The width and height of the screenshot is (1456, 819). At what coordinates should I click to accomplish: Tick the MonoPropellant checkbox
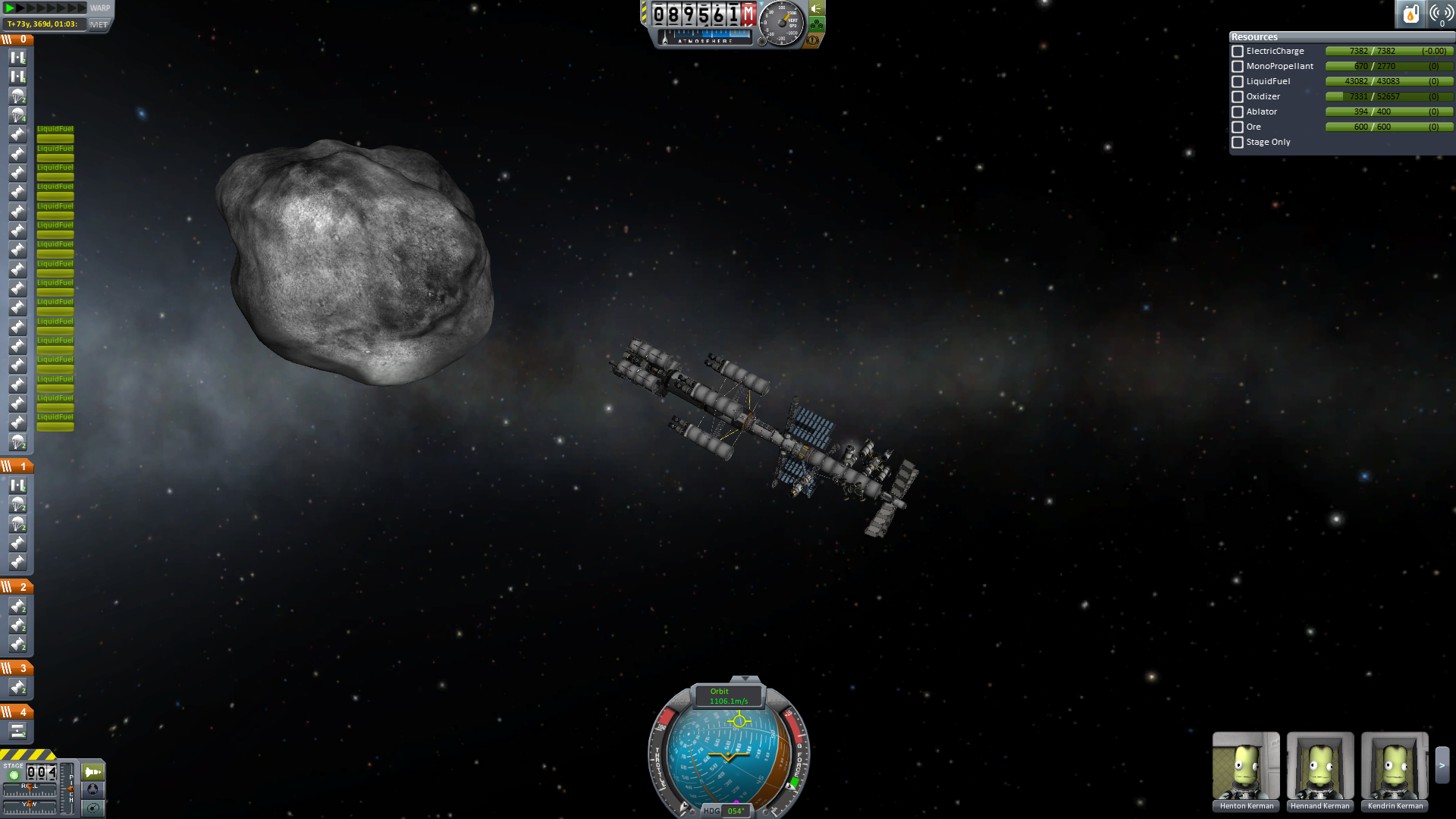pyautogui.click(x=1238, y=67)
